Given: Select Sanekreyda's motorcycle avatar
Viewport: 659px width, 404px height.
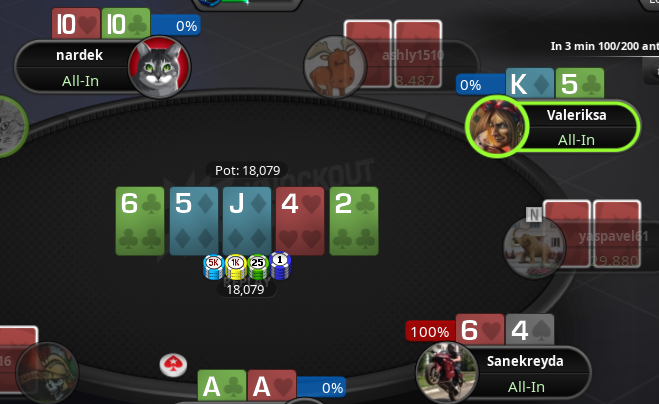Looking at the screenshot, I should pyautogui.click(x=445, y=372).
